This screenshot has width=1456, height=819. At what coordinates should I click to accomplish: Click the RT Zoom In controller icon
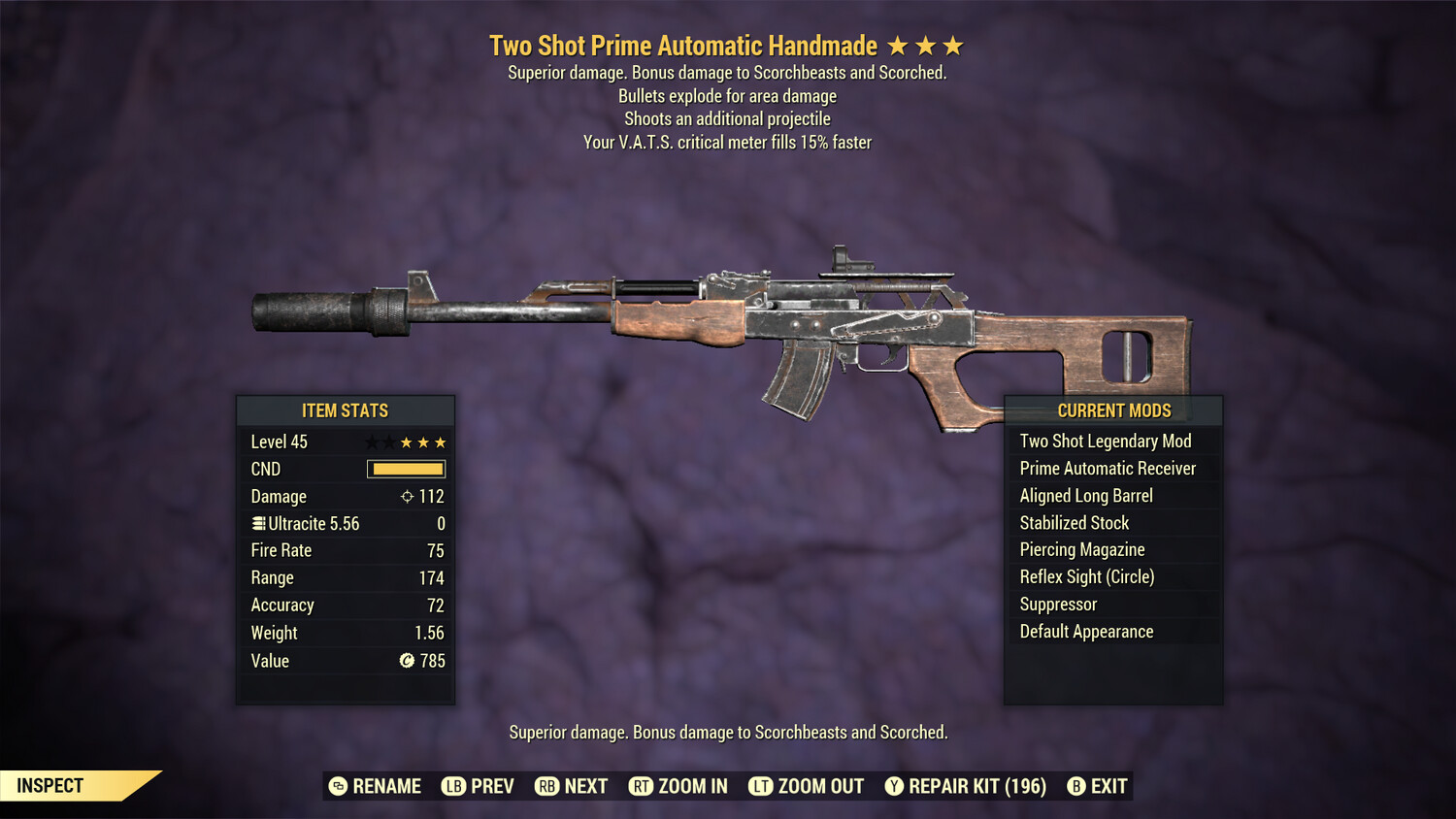[x=641, y=786]
